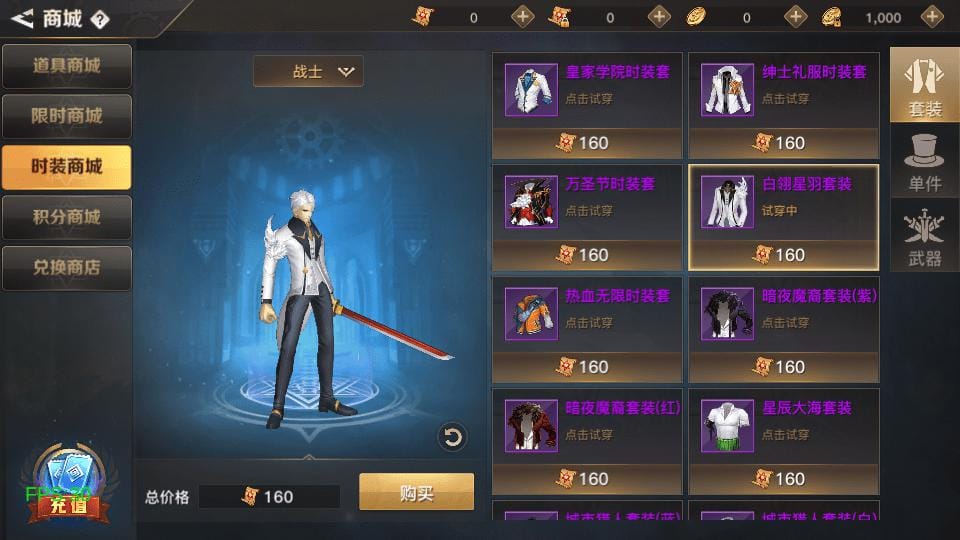Select the 星辰大海套装 outfit
Screen dimensions: 960x540
click(x=783, y=428)
